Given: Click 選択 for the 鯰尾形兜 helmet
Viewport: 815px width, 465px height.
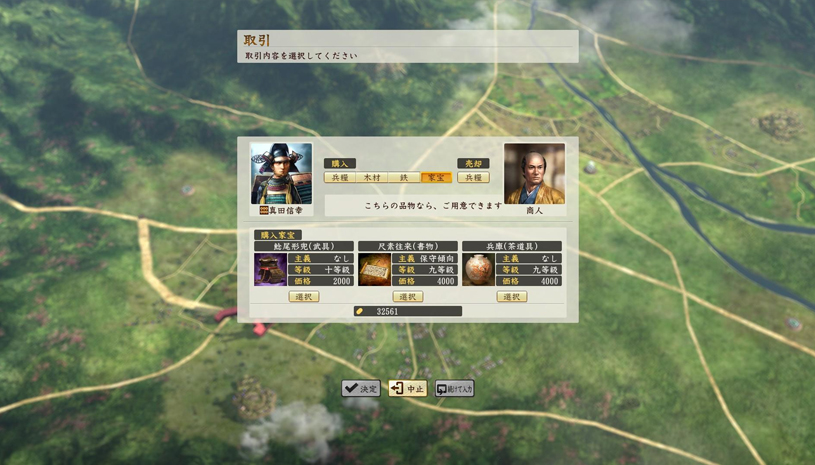Looking at the screenshot, I should click(303, 297).
